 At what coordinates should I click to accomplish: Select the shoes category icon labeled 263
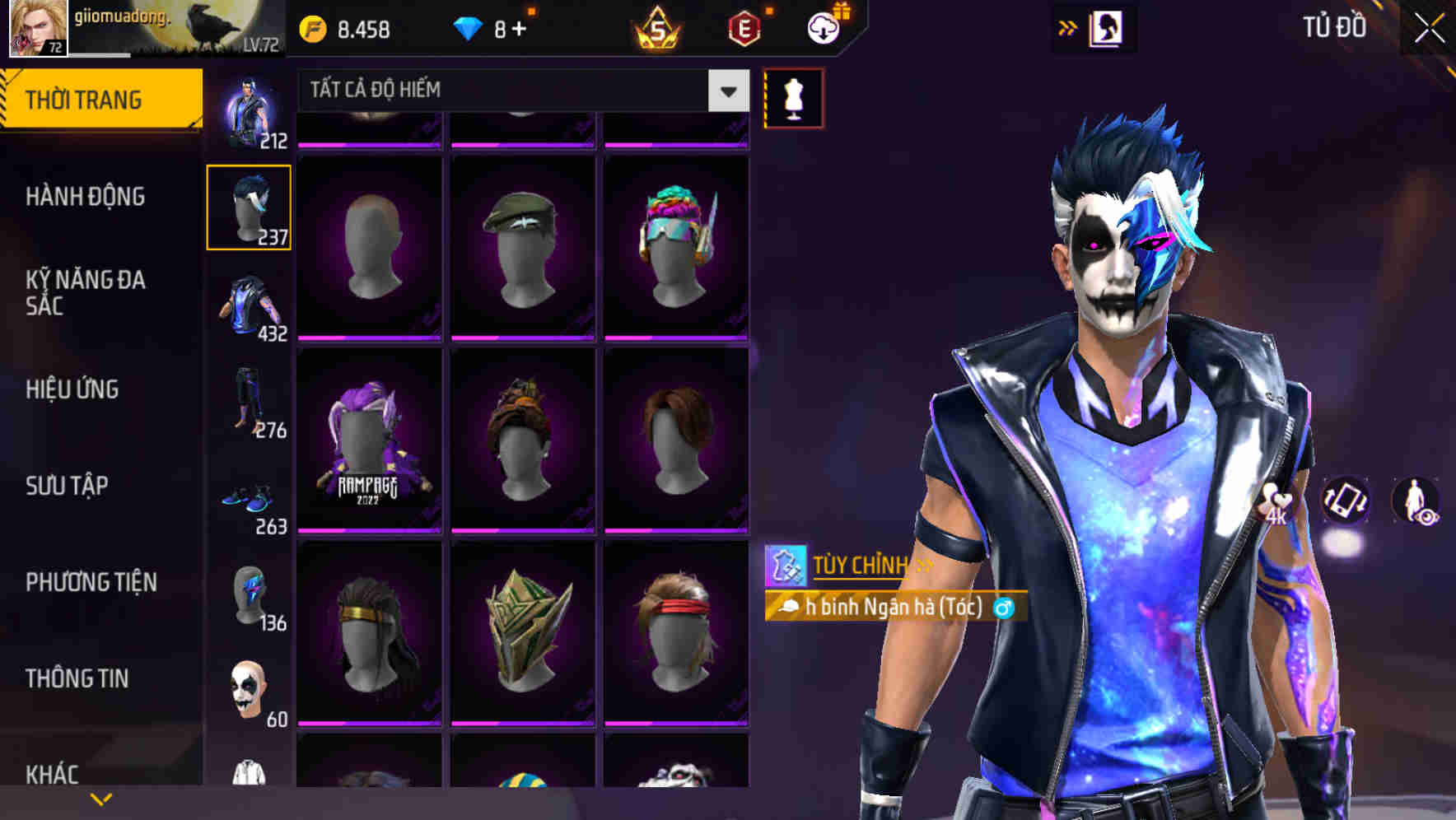(249, 499)
